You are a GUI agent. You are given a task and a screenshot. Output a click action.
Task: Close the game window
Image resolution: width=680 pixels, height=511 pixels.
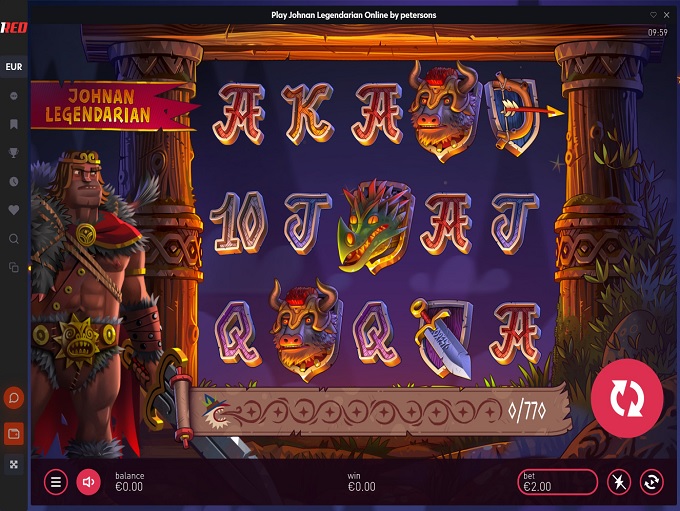point(668,15)
